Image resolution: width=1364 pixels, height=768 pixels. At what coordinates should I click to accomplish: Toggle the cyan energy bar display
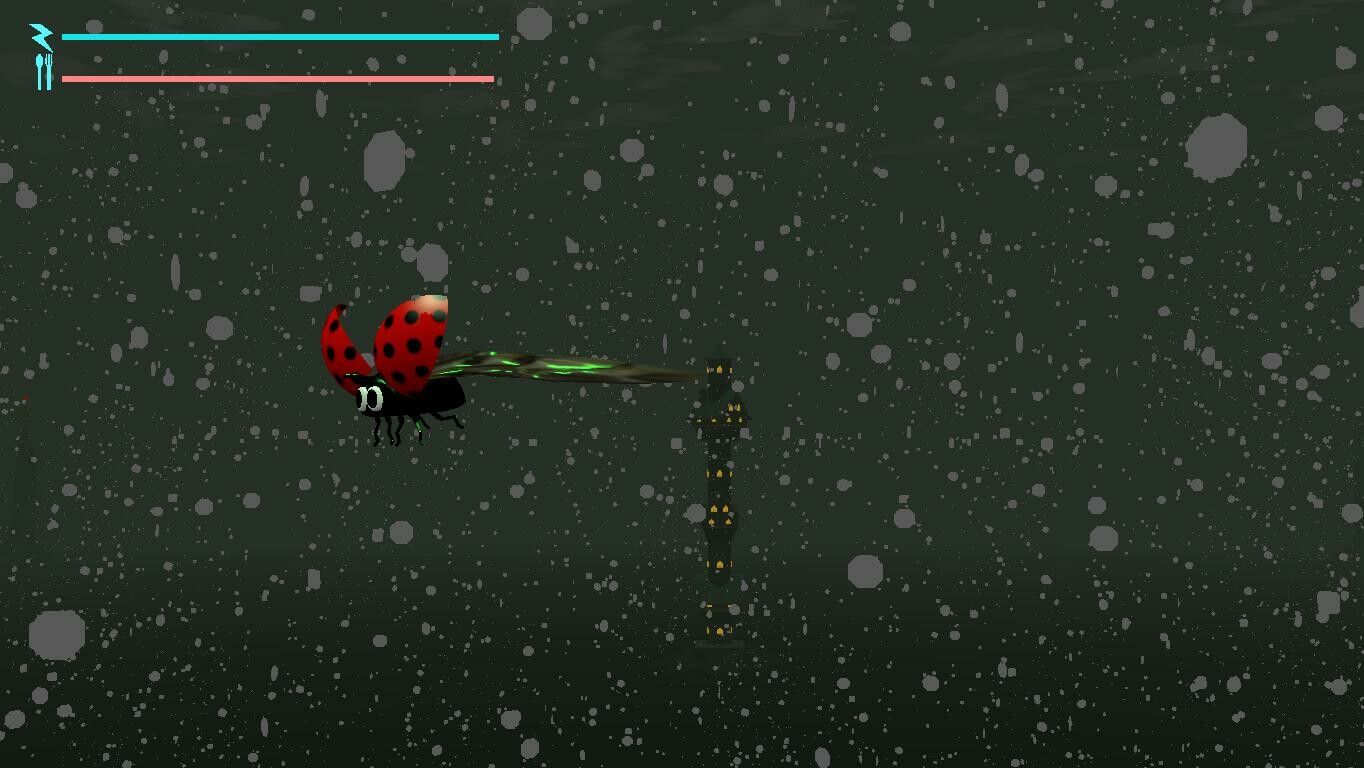coord(280,36)
